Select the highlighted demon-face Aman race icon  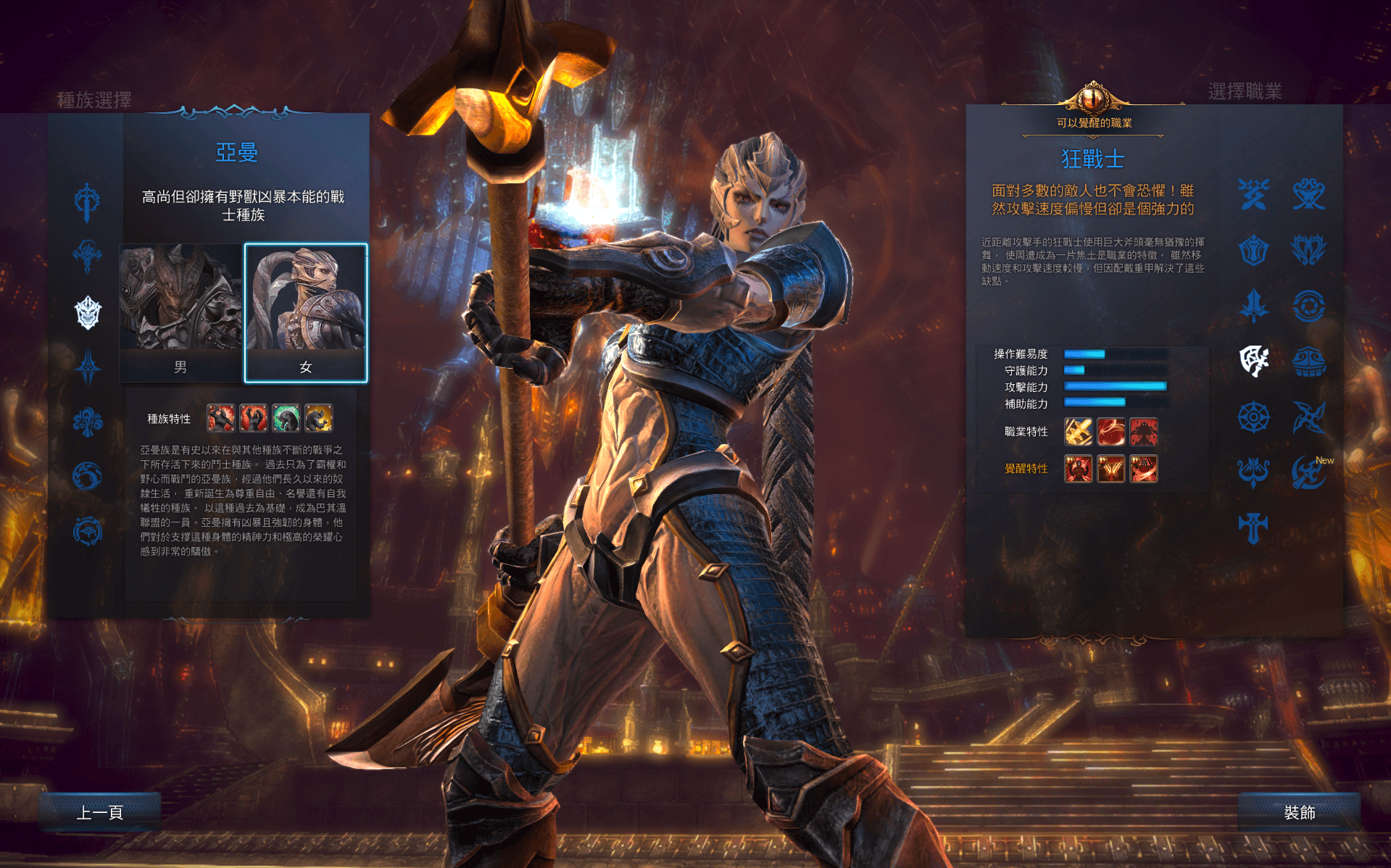tap(88, 312)
